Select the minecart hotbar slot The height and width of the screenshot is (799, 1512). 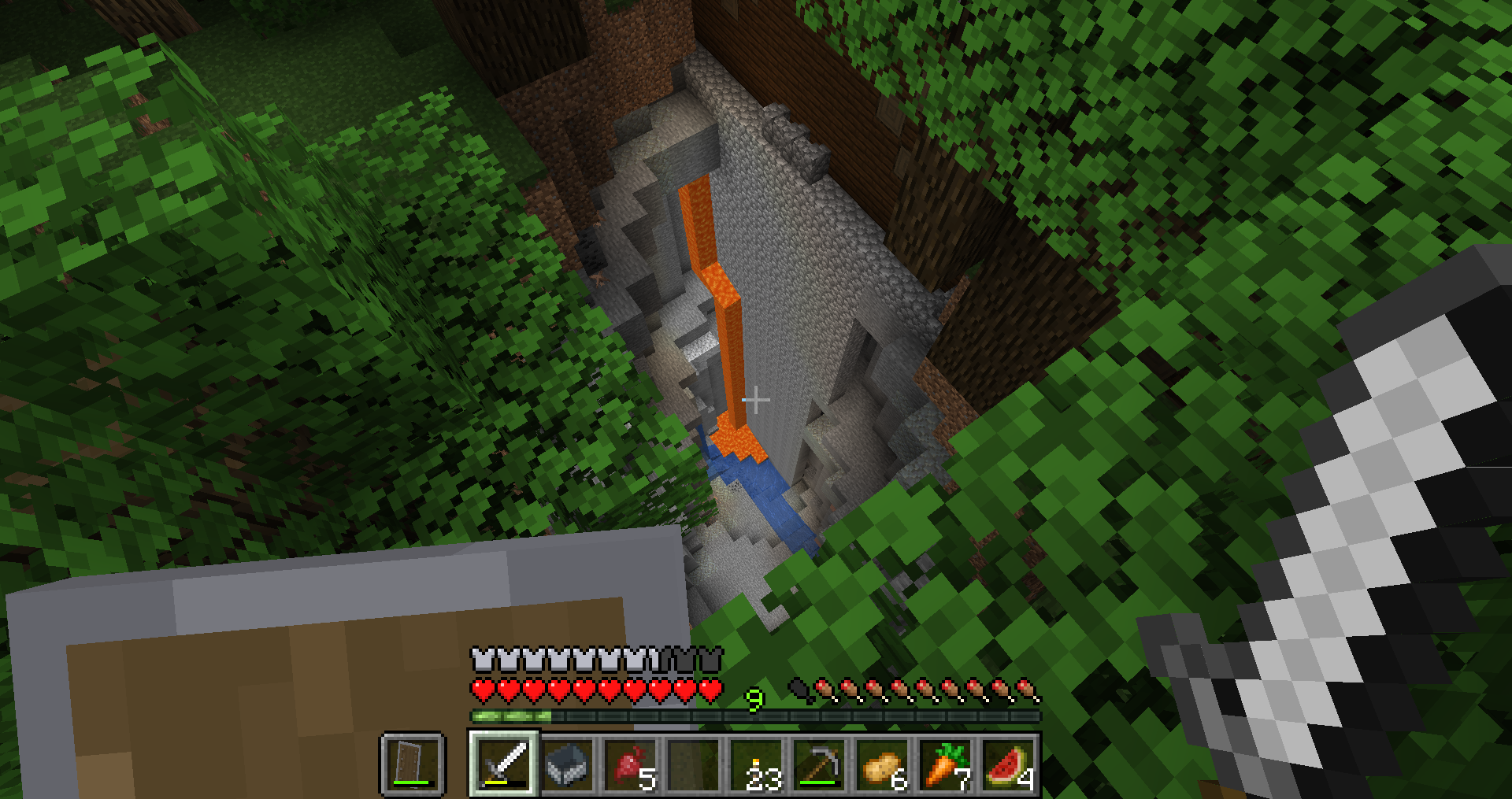pyautogui.click(x=567, y=764)
